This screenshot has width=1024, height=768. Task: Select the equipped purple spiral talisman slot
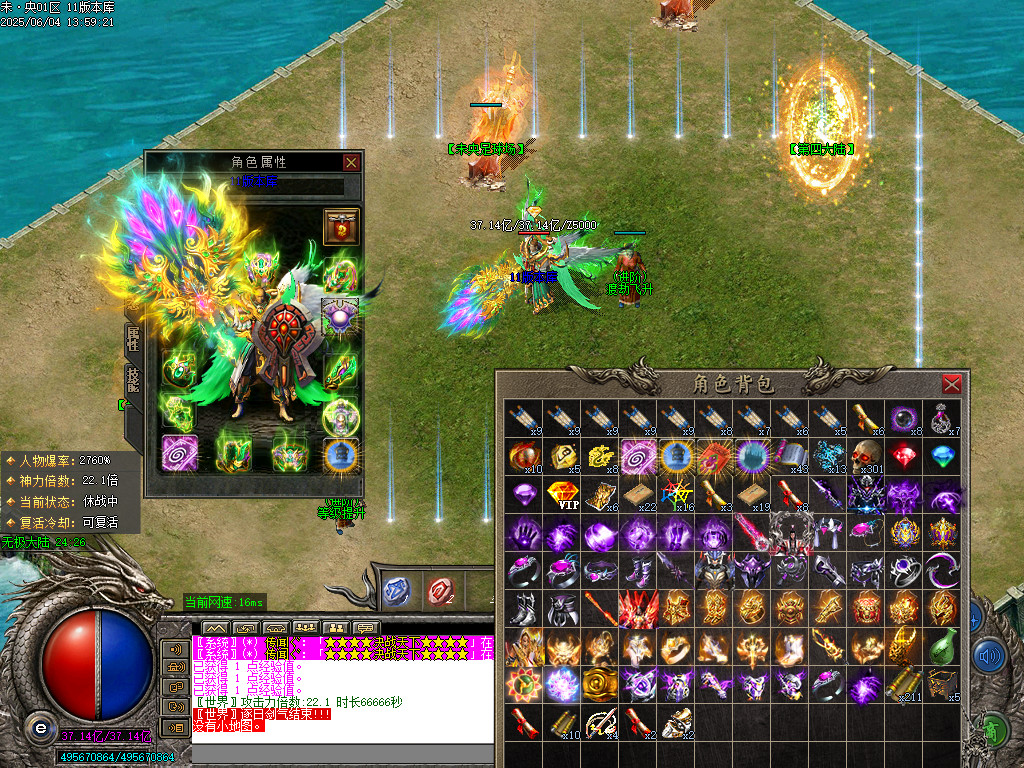point(180,452)
